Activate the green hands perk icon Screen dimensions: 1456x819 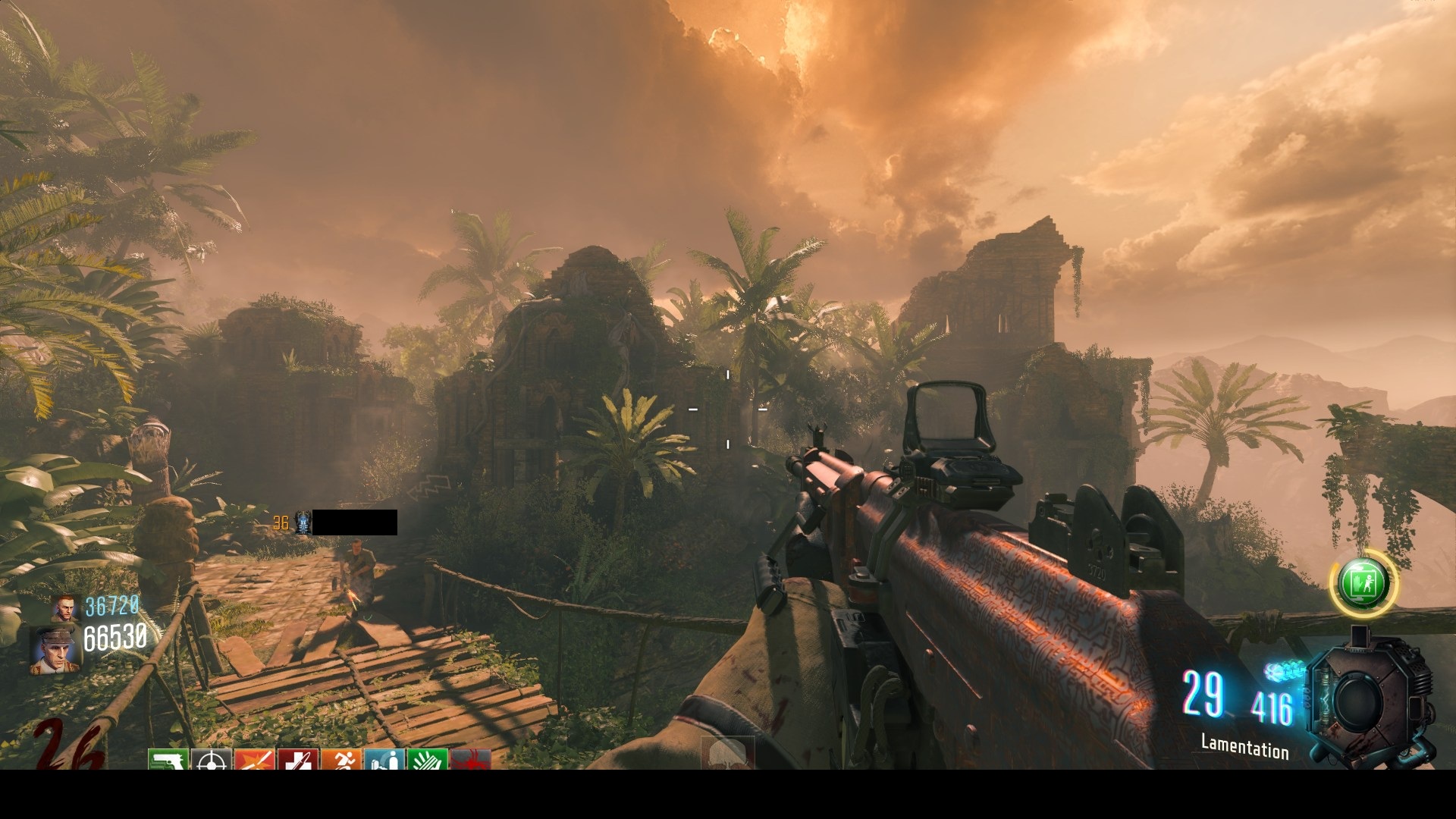[427, 760]
